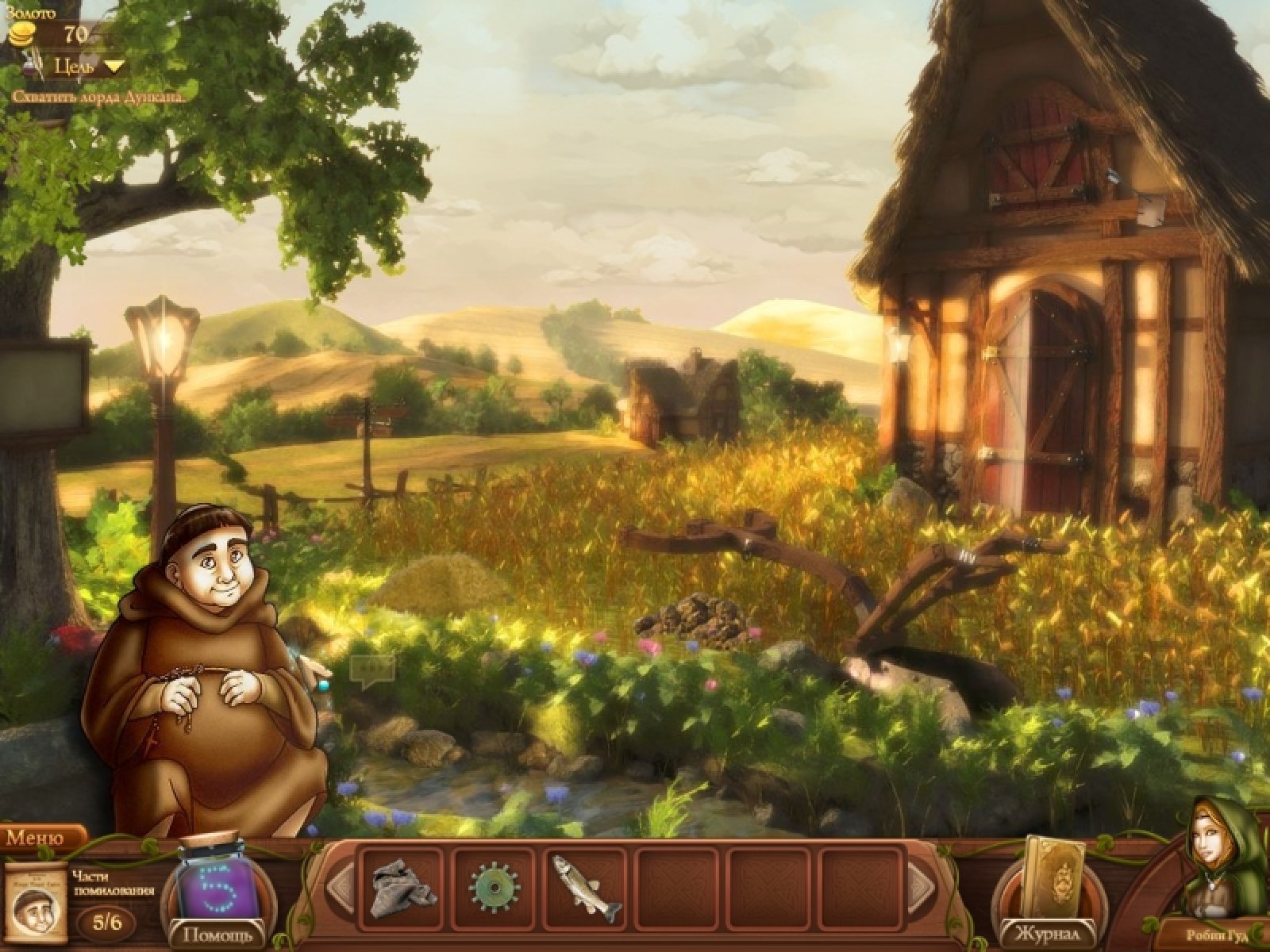Click the speech bubble talk icon
This screenshot has width=1270, height=952.
coord(372,671)
